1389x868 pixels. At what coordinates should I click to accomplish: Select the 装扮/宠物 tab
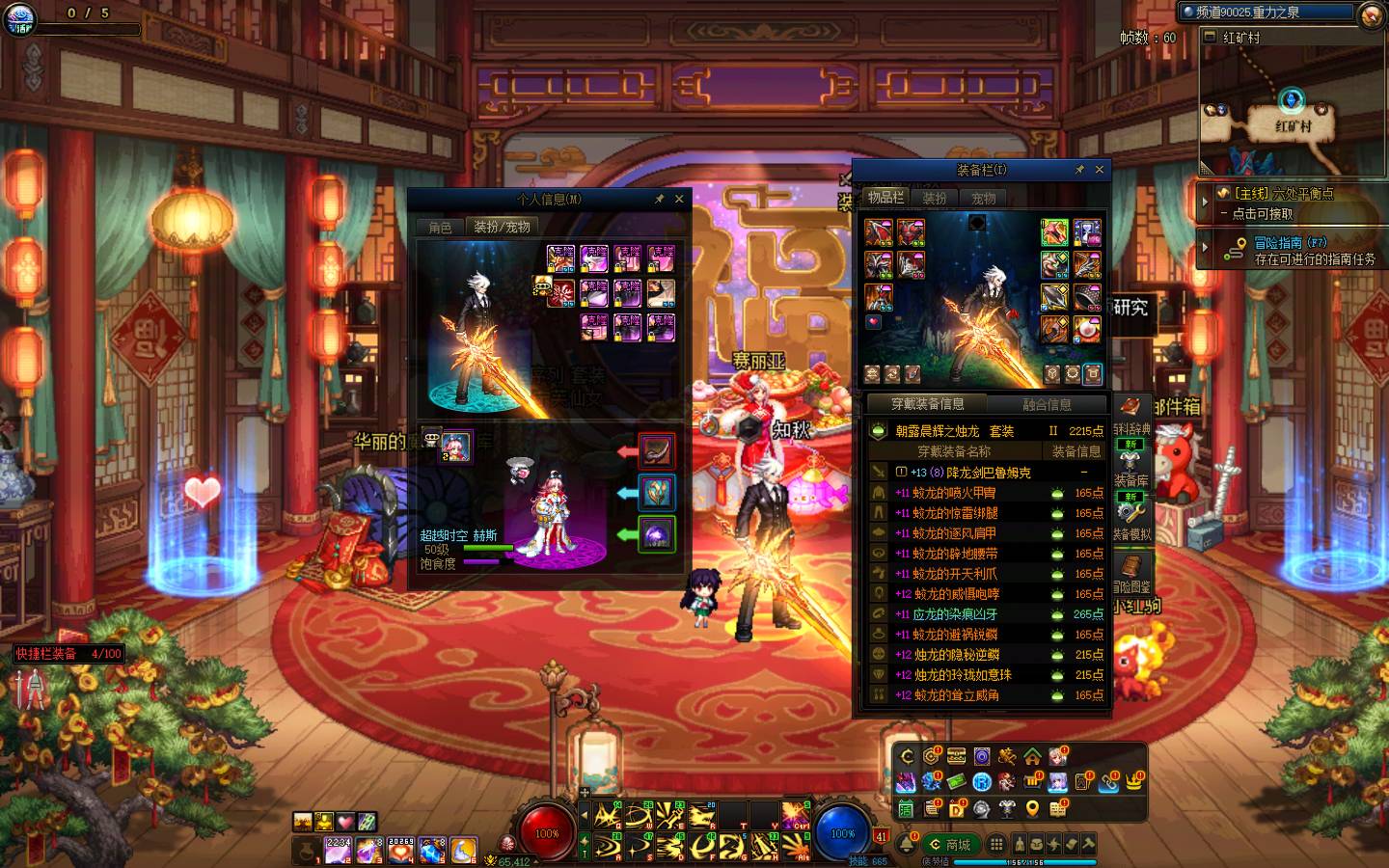click(x=502, y=228)
